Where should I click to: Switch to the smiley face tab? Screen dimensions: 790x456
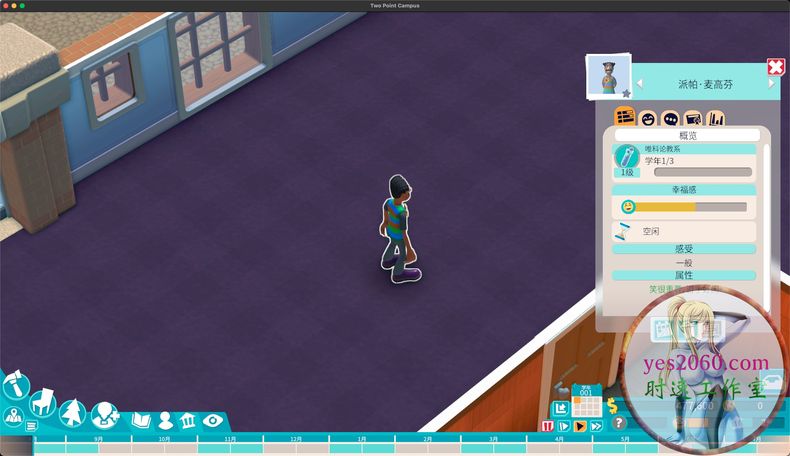tap(648, 119)
